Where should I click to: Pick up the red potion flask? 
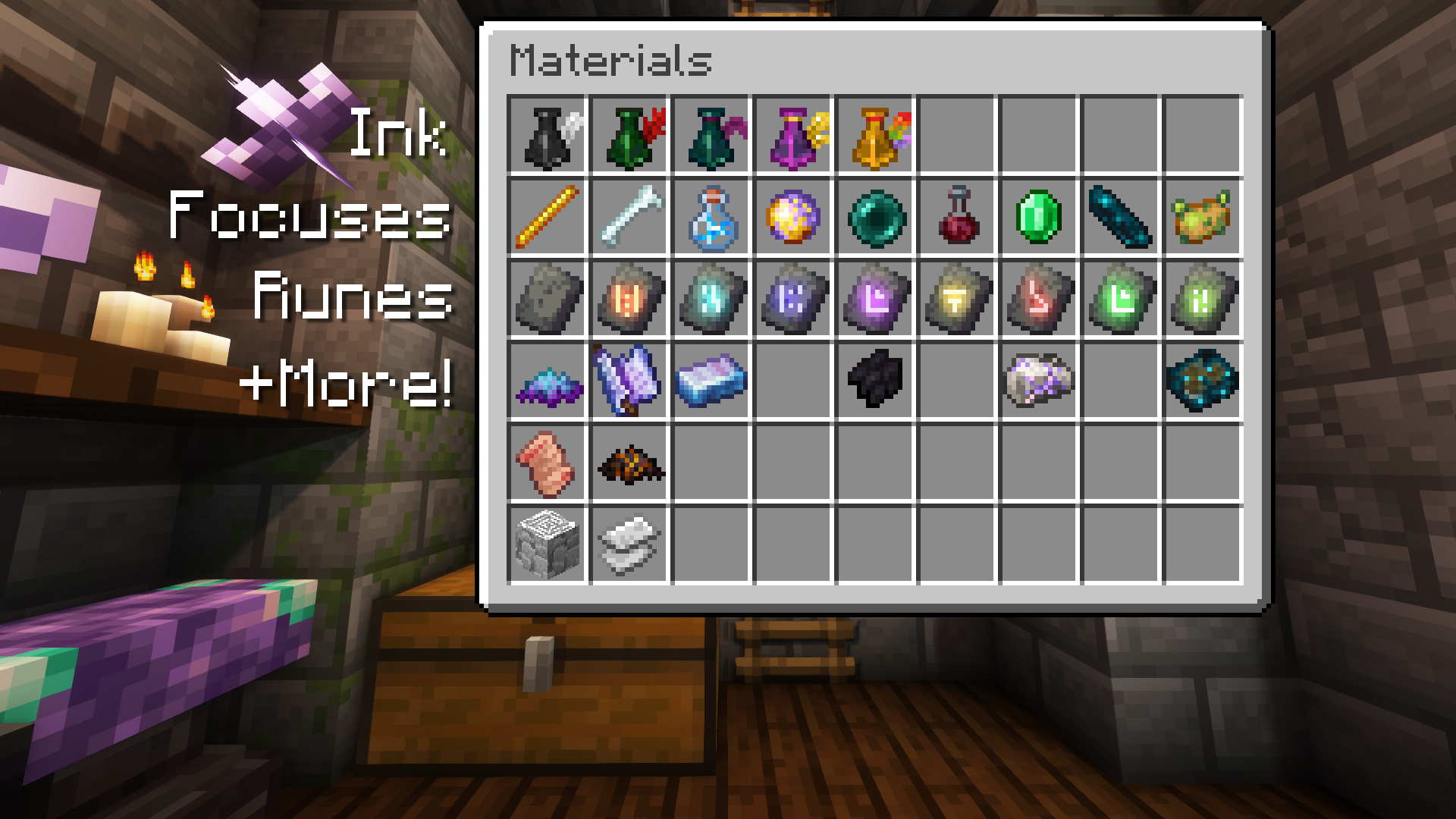[x=956, y=219]
